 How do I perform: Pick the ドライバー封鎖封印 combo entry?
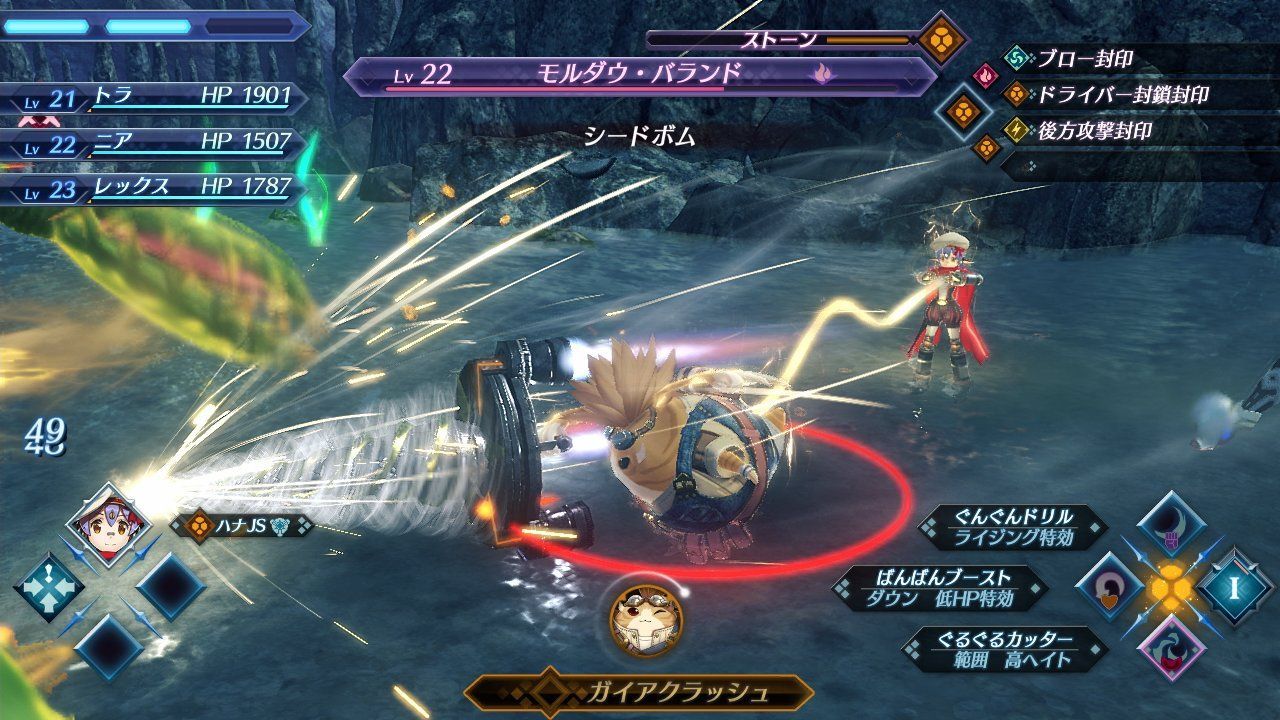click(1122, 95)
